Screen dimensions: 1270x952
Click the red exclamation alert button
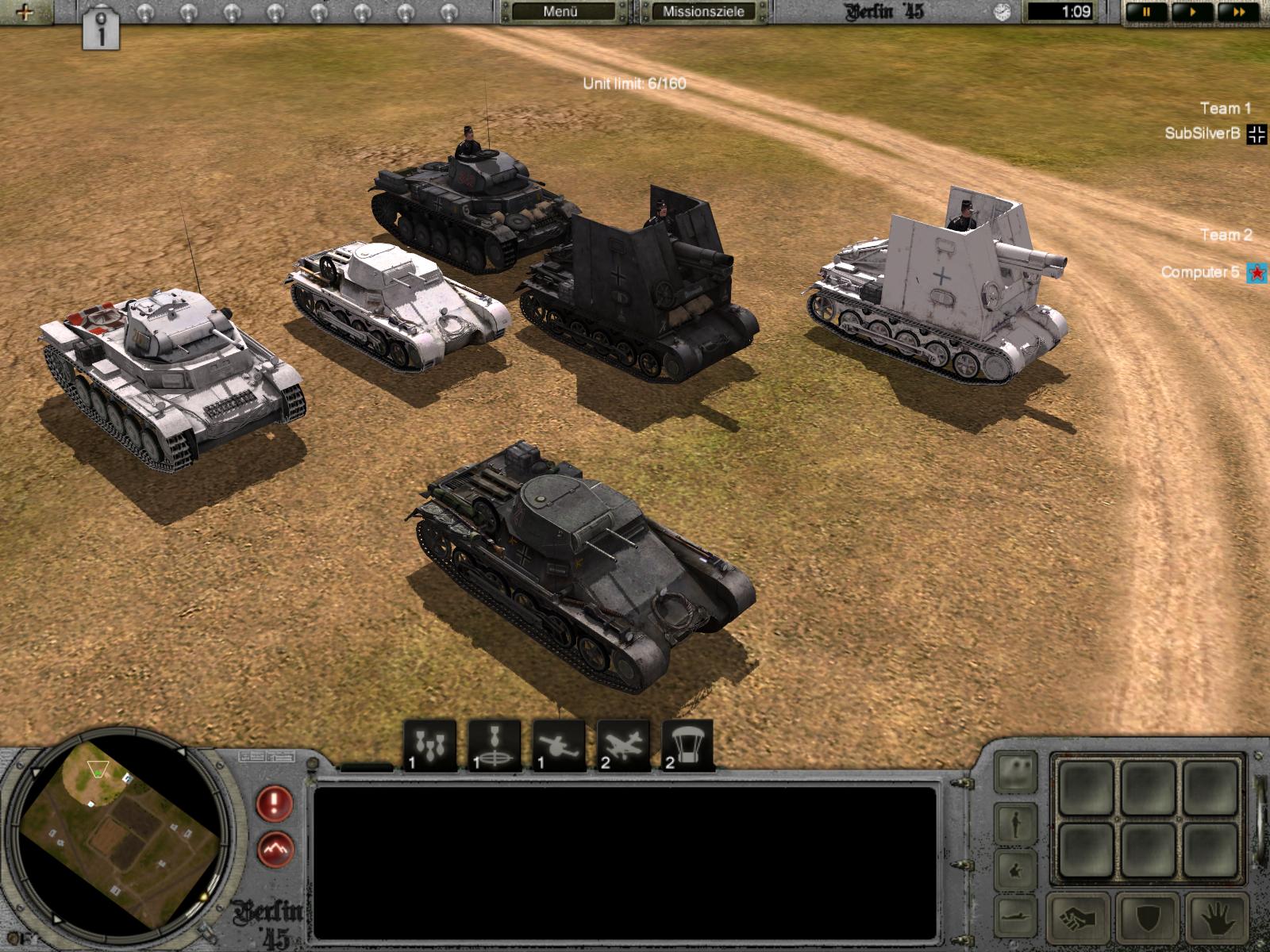(x=275, y=804)
